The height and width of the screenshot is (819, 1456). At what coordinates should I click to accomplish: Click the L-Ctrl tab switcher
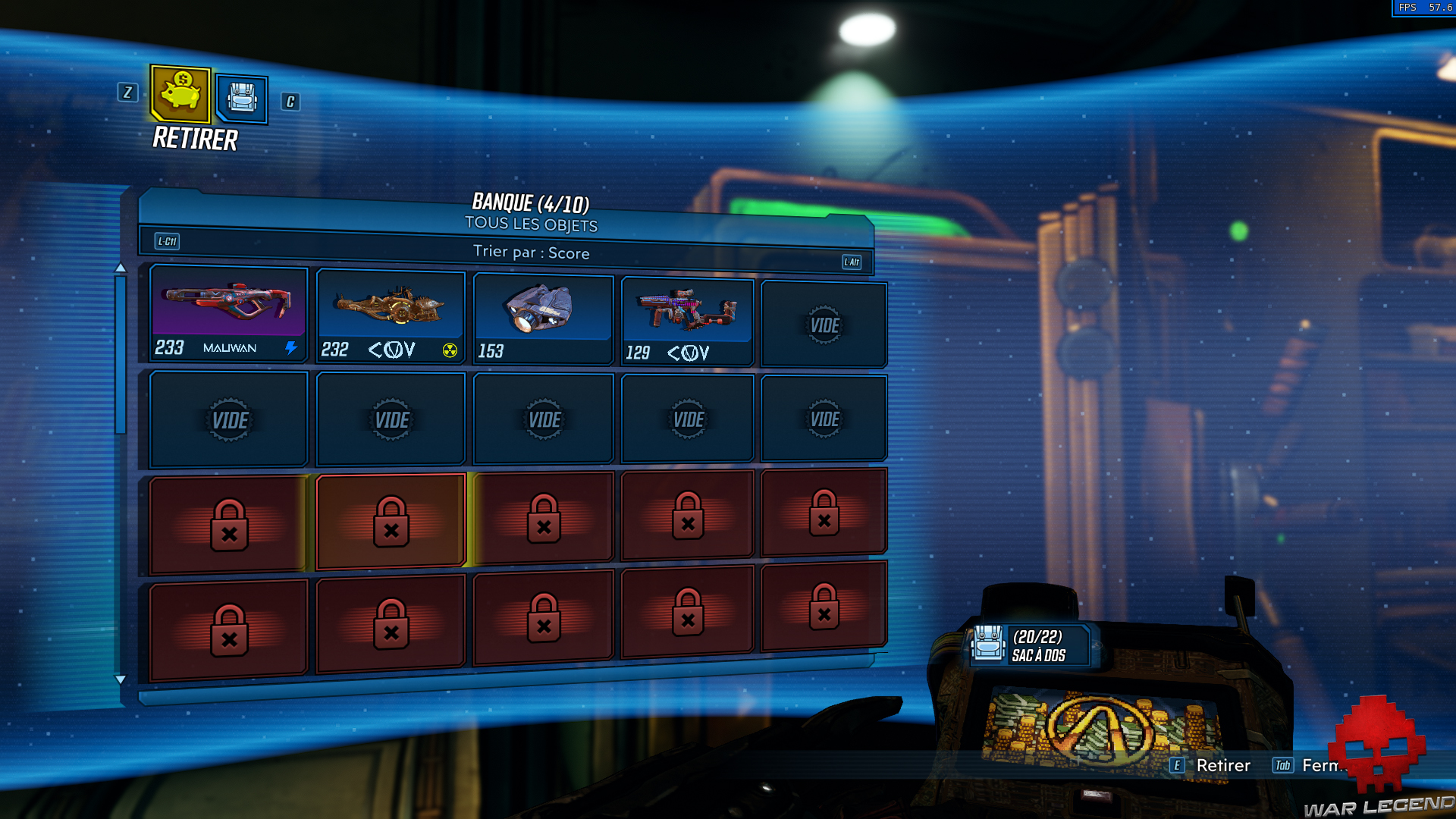point(167,241)
